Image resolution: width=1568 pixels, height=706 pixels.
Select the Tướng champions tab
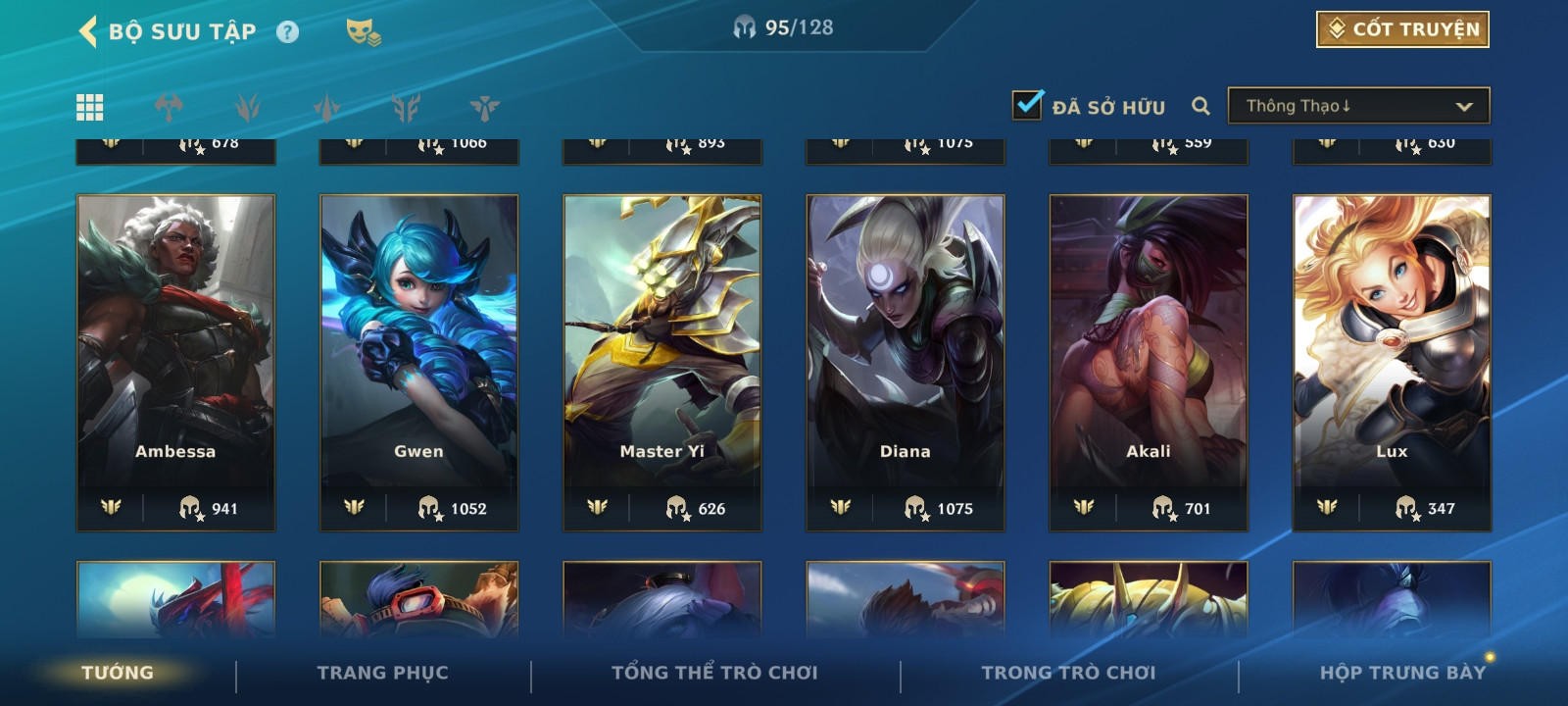[118, 673]
